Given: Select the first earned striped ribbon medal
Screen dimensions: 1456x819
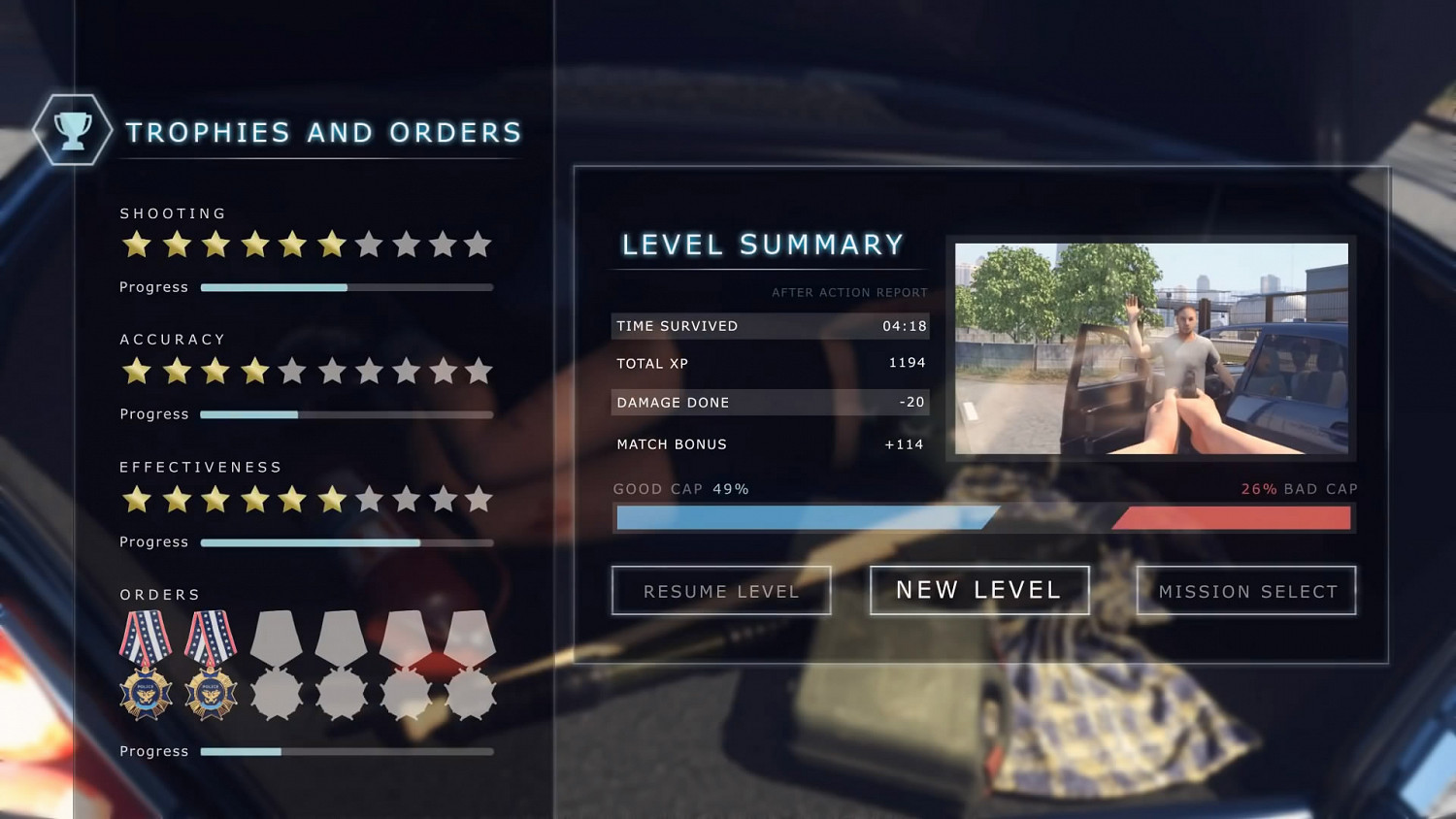Looking at the screenshot, I should (x=146, y=639).
